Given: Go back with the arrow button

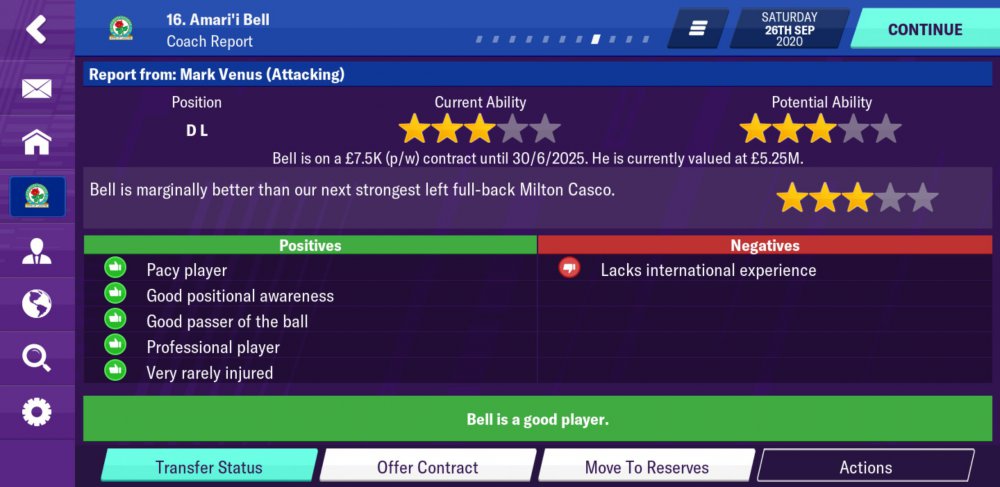Looking at the screenshot, I should (36, 29).
